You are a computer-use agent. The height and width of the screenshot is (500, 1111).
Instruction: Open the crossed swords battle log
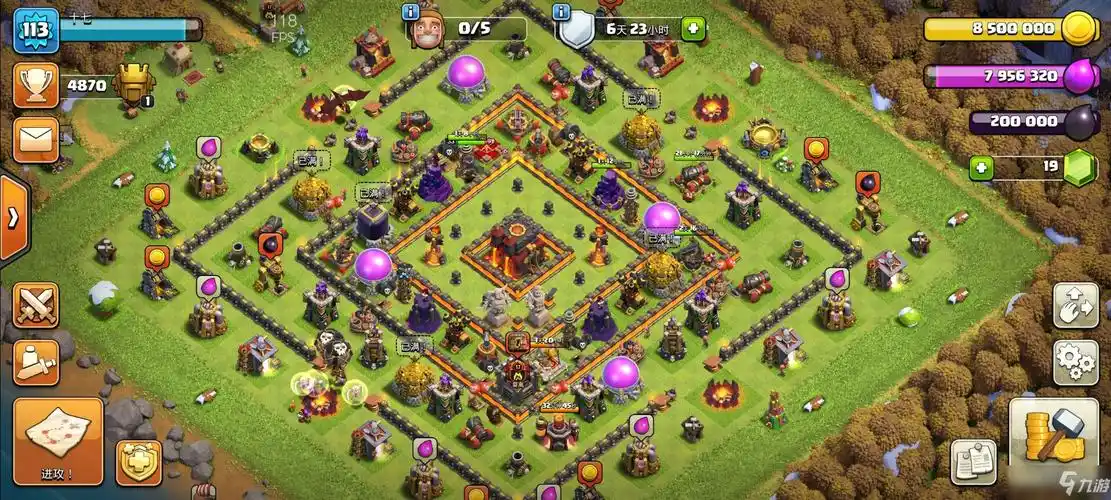(x=36, y=304)
